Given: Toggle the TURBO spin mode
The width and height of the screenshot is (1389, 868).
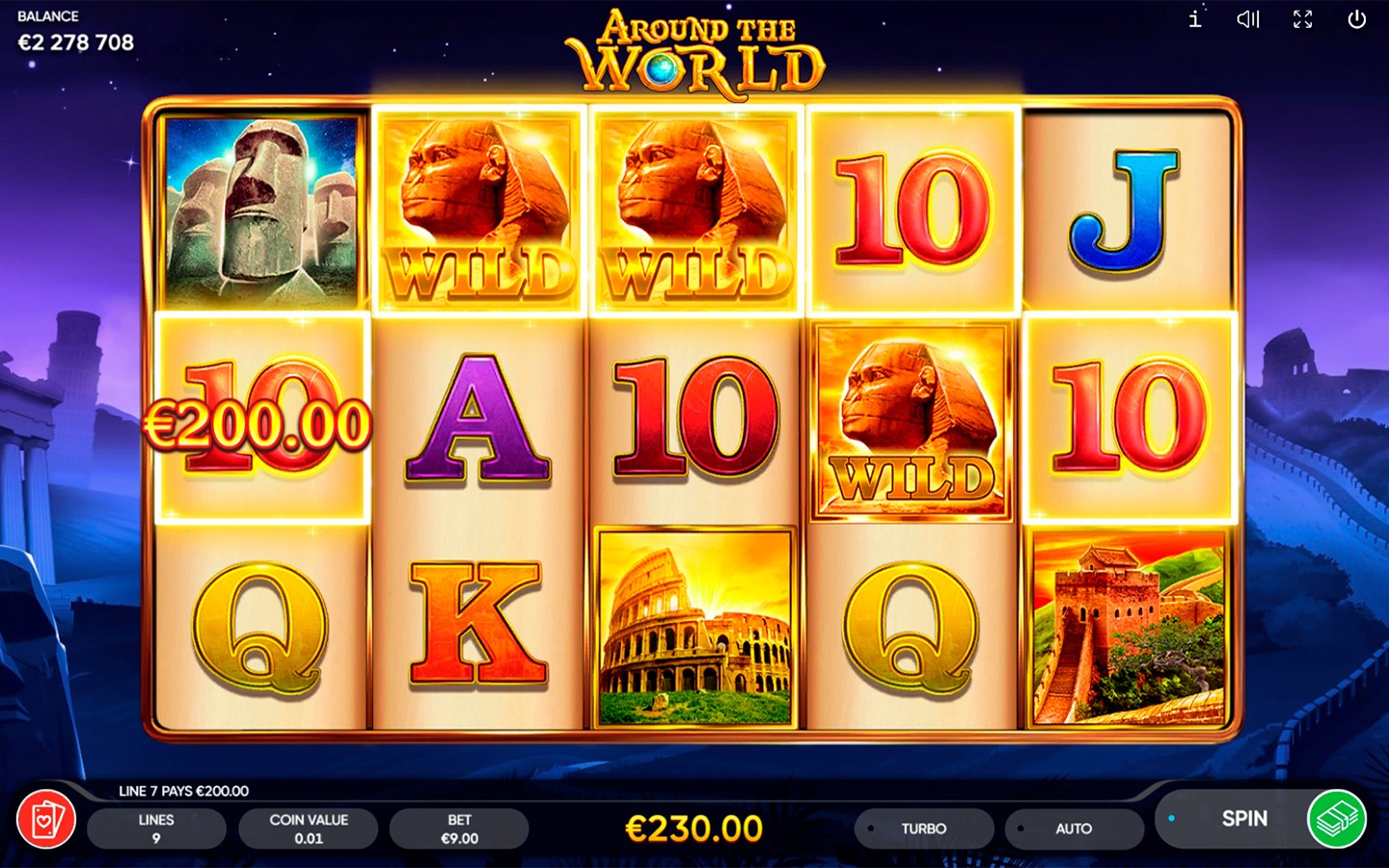Looking at the screenshot, I should tap(923, 828).
